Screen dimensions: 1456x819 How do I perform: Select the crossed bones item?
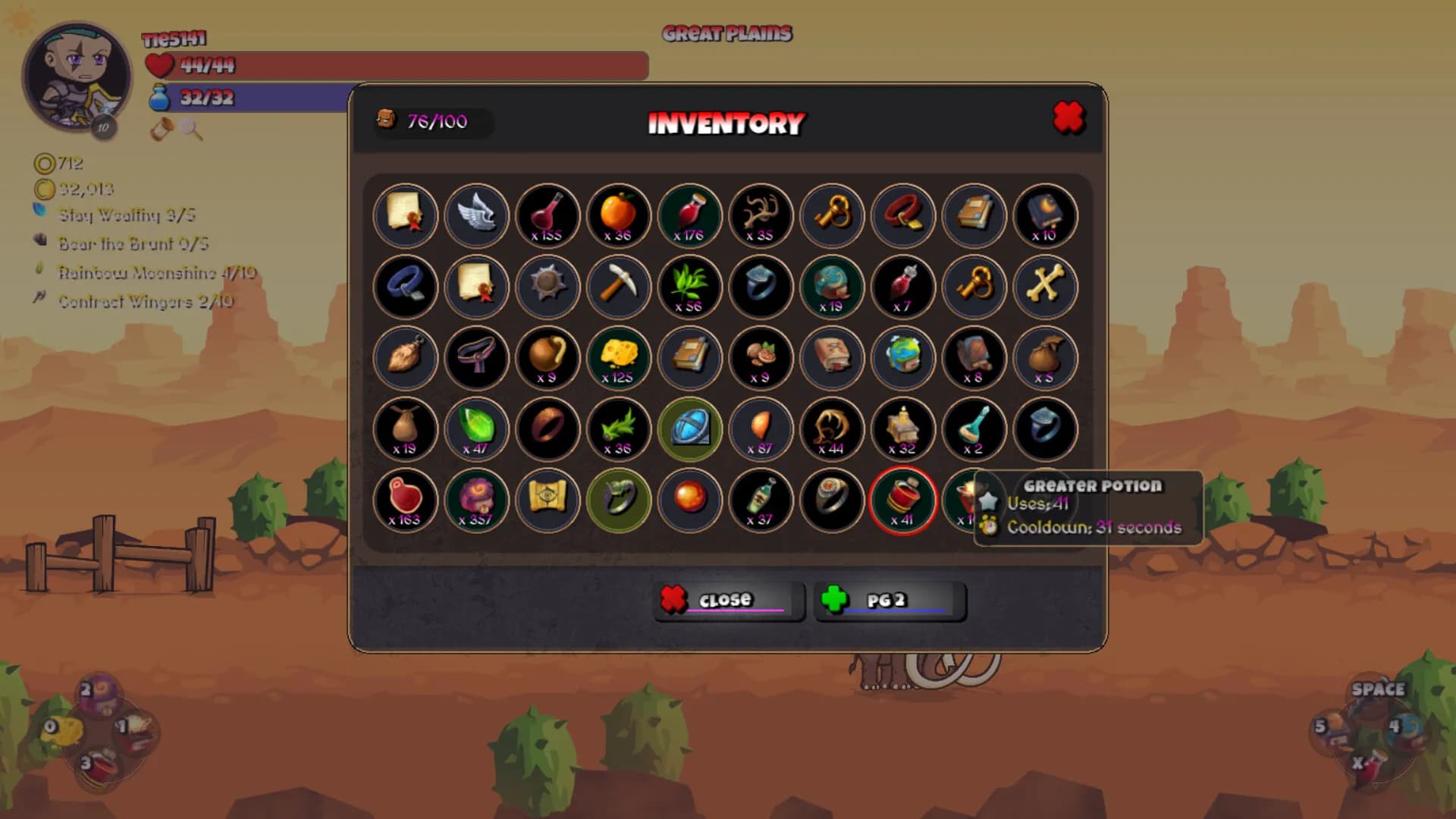pyautogui.click(x=1044, y=287)
